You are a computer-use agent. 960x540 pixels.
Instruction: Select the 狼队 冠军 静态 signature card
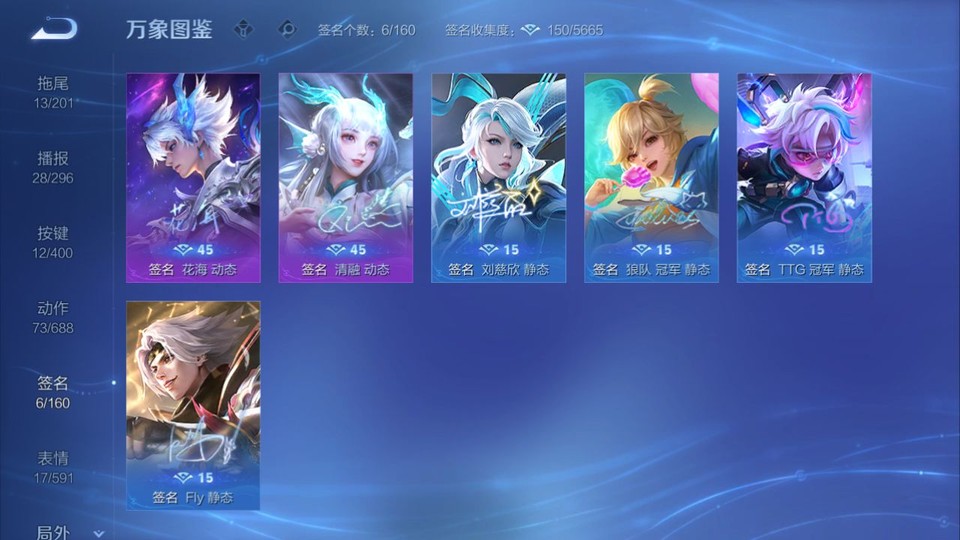click(651, 177)
